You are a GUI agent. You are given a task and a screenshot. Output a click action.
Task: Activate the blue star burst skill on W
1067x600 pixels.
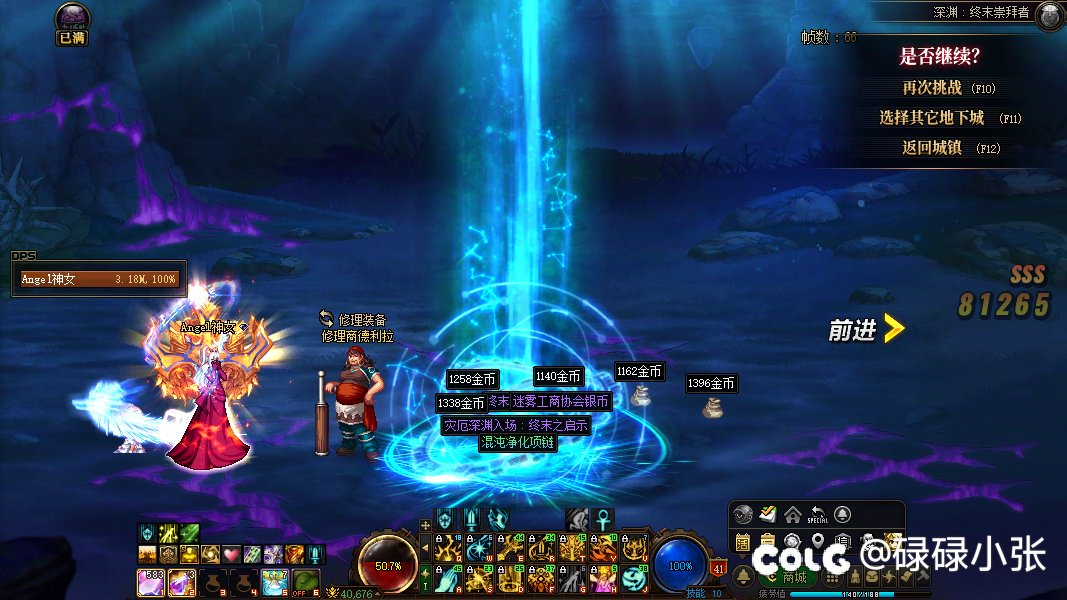click(x=479, y=548)
